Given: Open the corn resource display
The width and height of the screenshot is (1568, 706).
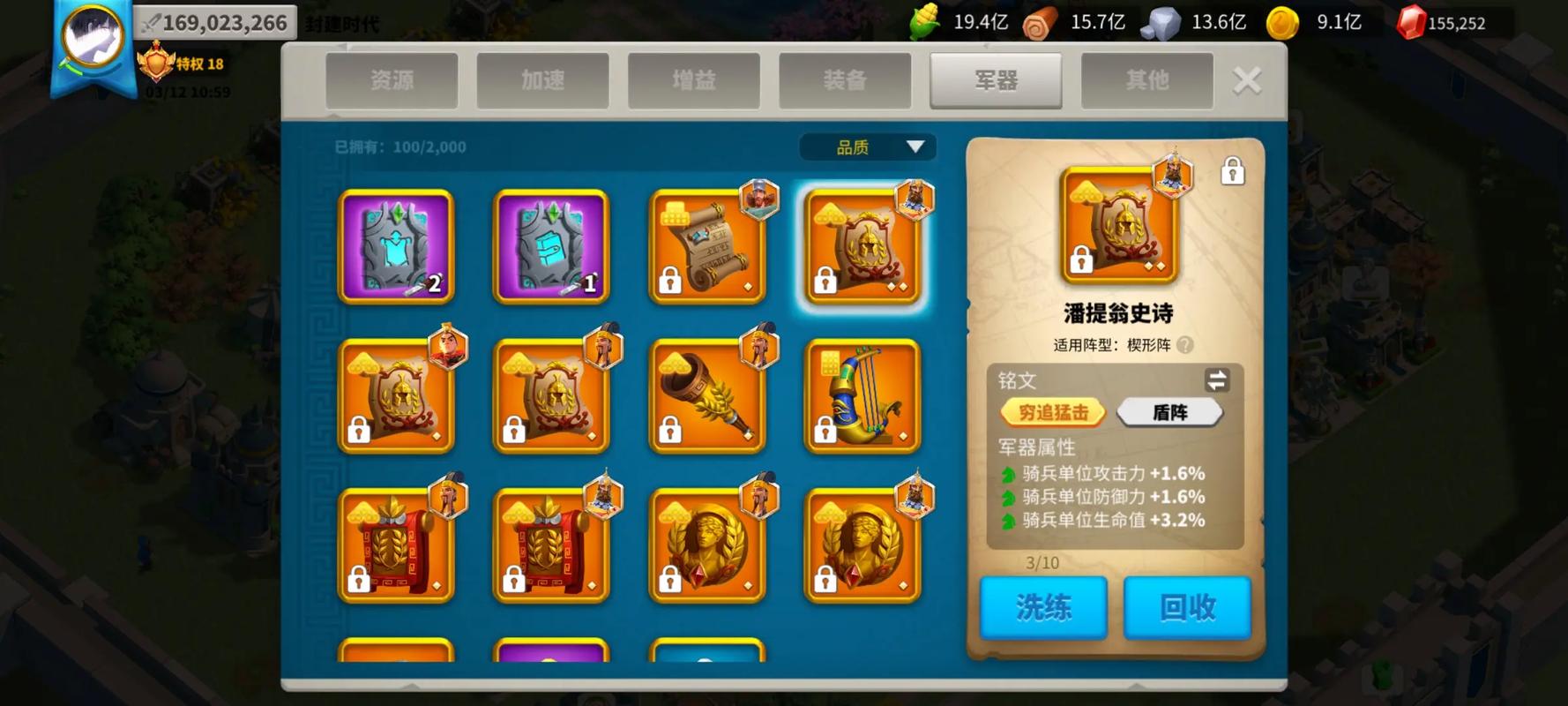Looking at the screenshot, I should 922,22.
